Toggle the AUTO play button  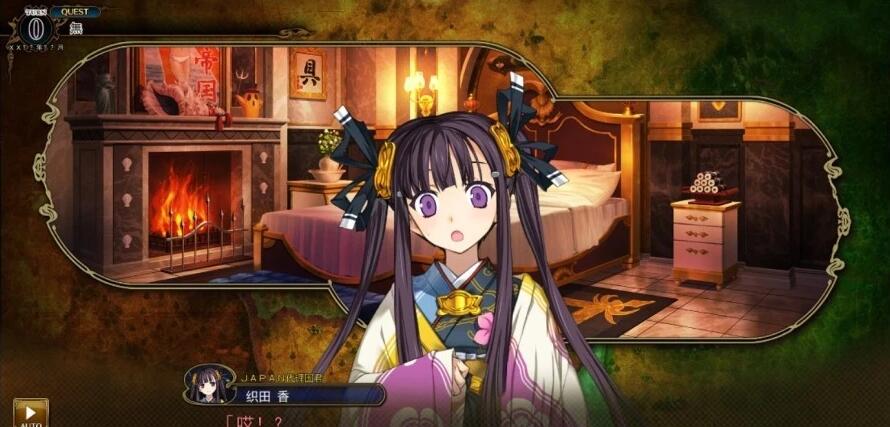(30, 413)
